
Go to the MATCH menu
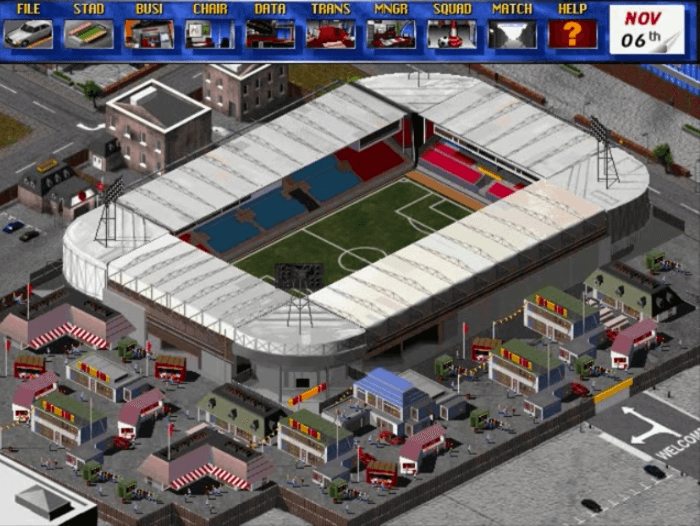click(512, 28)
